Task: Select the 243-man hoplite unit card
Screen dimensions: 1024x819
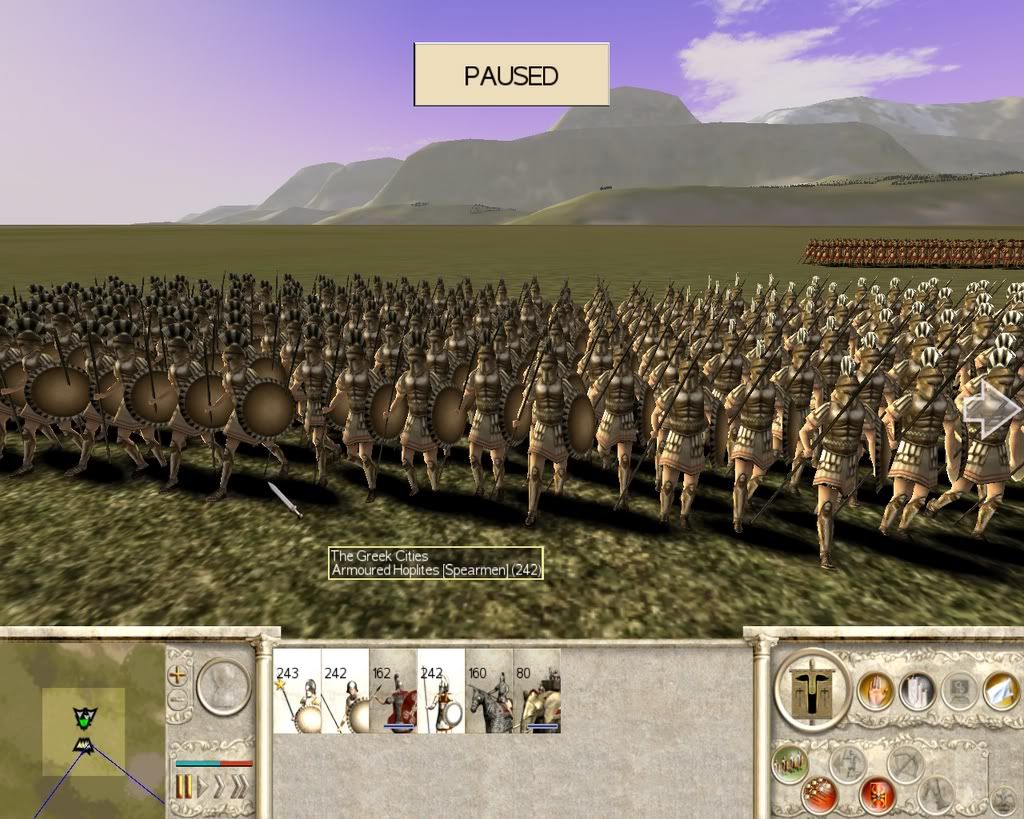Action: pos(297,690)
